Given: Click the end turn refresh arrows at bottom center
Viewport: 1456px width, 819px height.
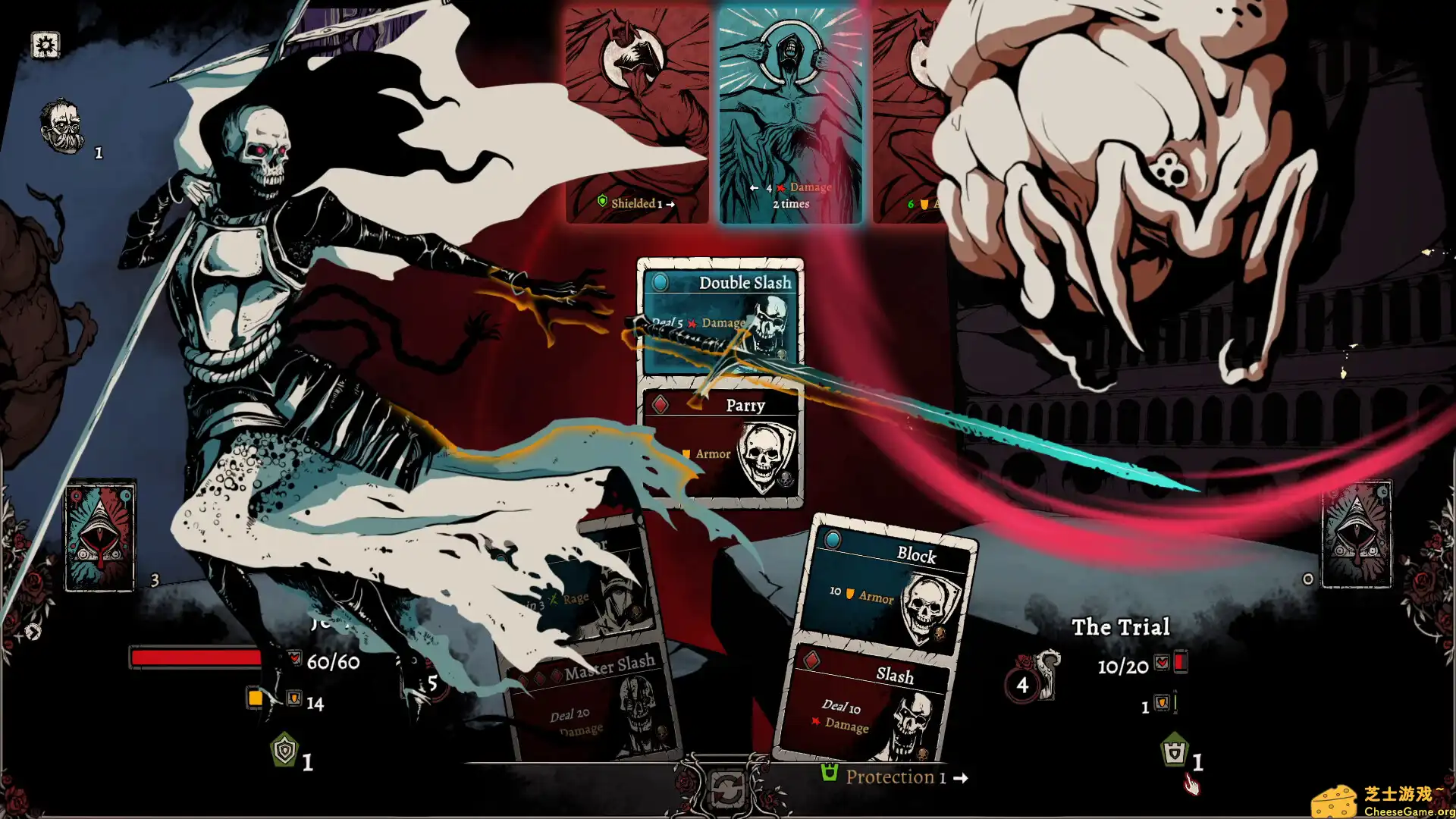Looking at the screenshot, I should point(728,787).
